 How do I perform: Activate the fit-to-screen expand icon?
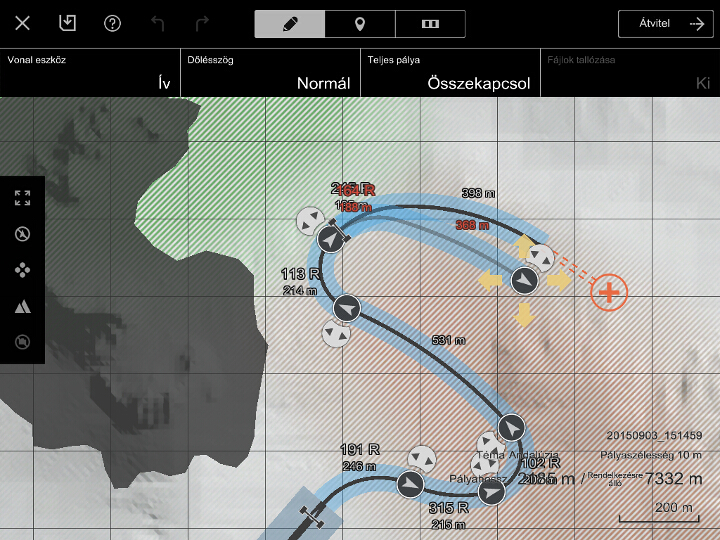point(22,198)
